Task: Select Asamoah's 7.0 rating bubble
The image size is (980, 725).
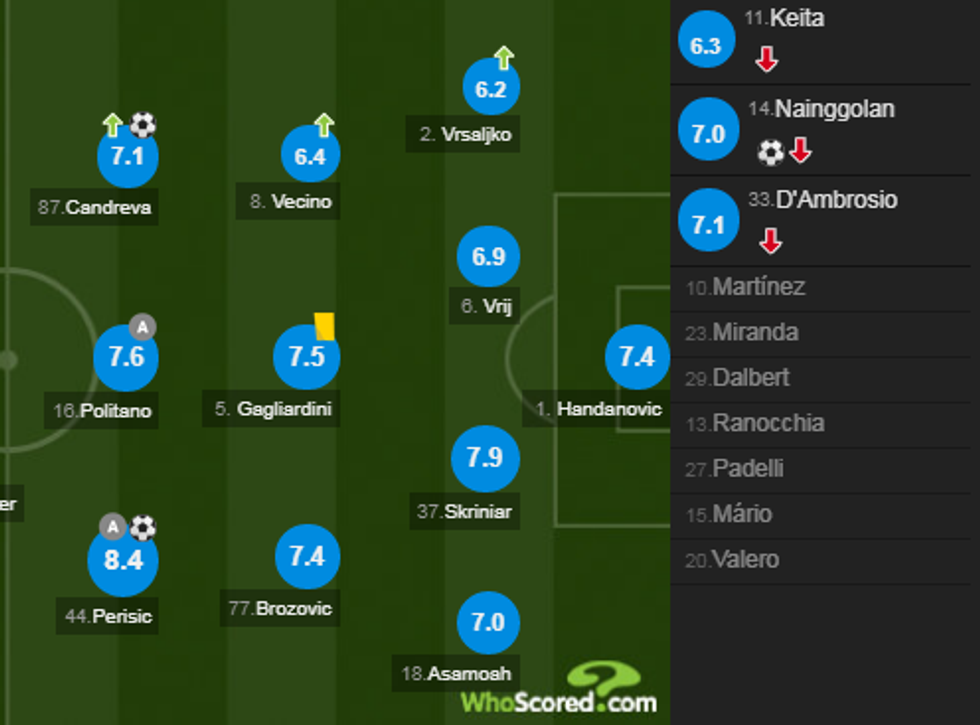Action: click(488, 622)
